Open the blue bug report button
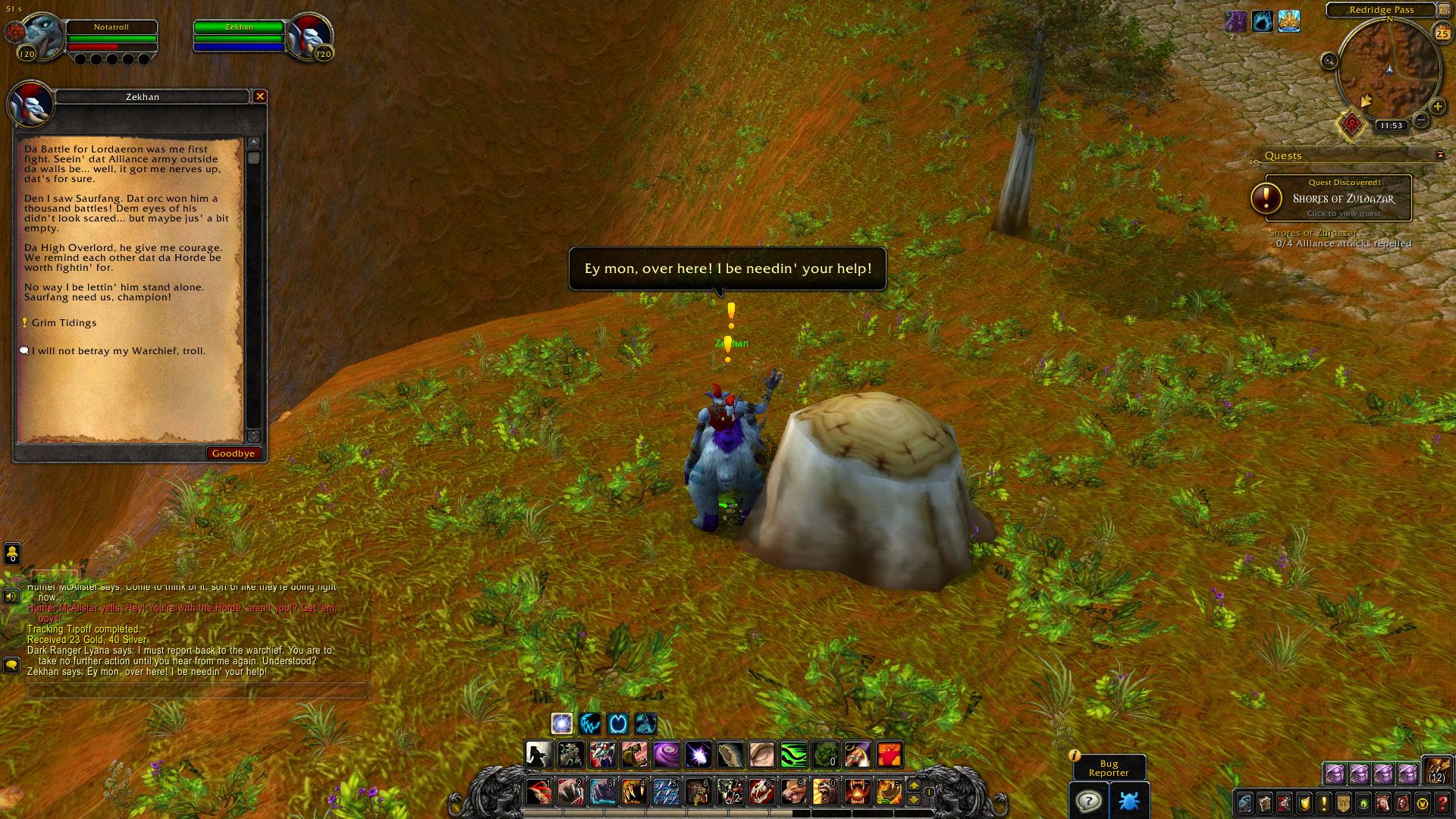The image size is (1456, 819). [1129, 801]
